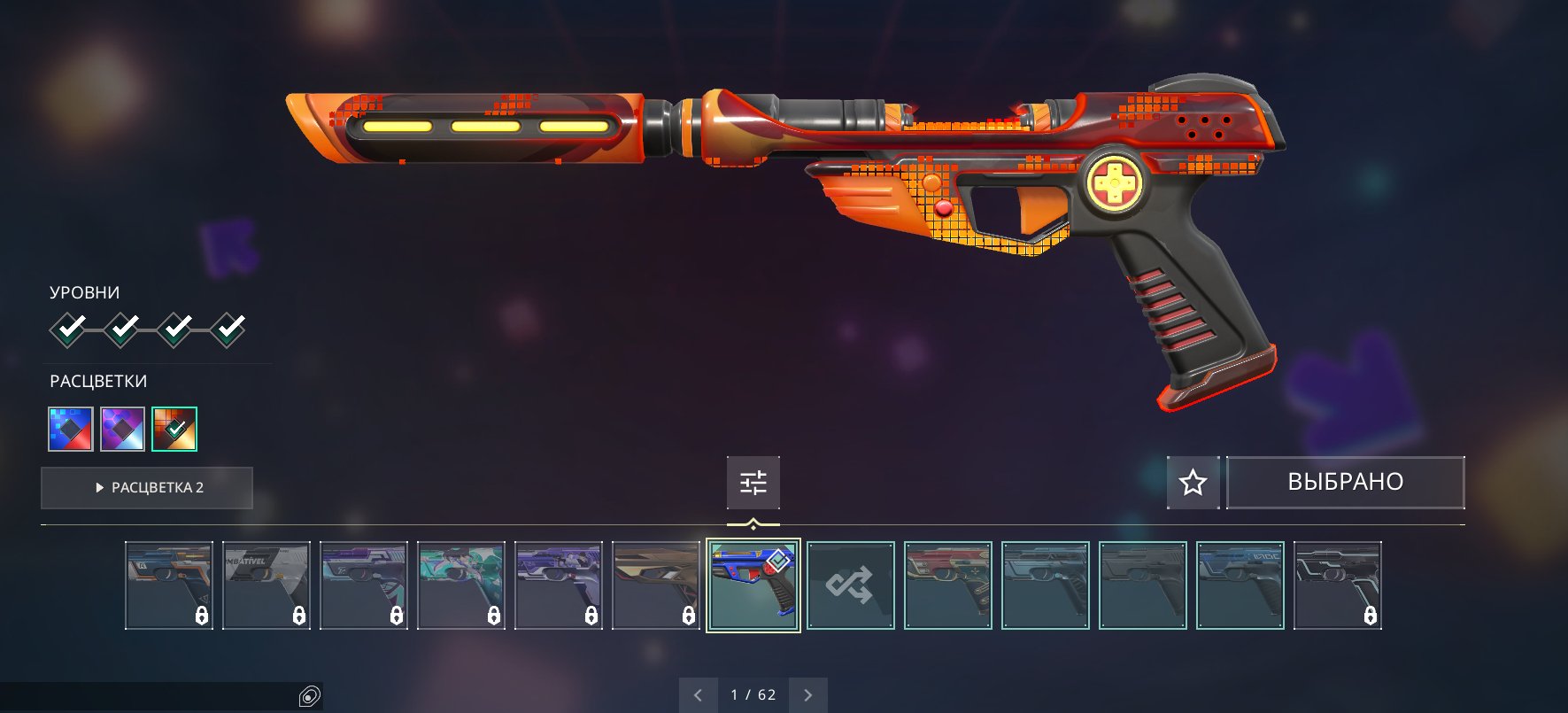This screenshot has height=713, width=1568.
Task: Select the locked black white-outlined skin
Action: click(x=1338, y=585)
